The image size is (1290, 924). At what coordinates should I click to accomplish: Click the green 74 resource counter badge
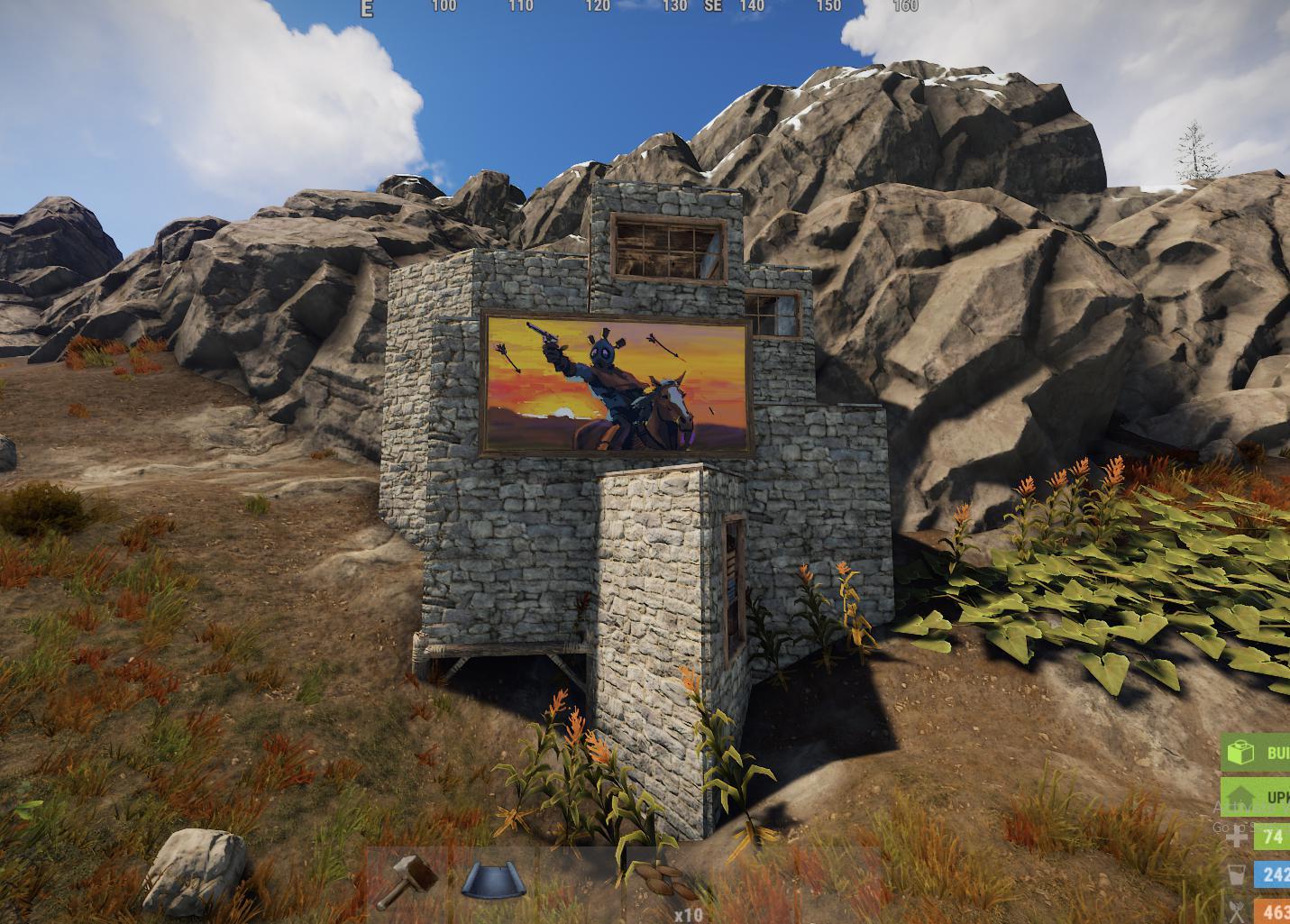[x=1273, y=837]
